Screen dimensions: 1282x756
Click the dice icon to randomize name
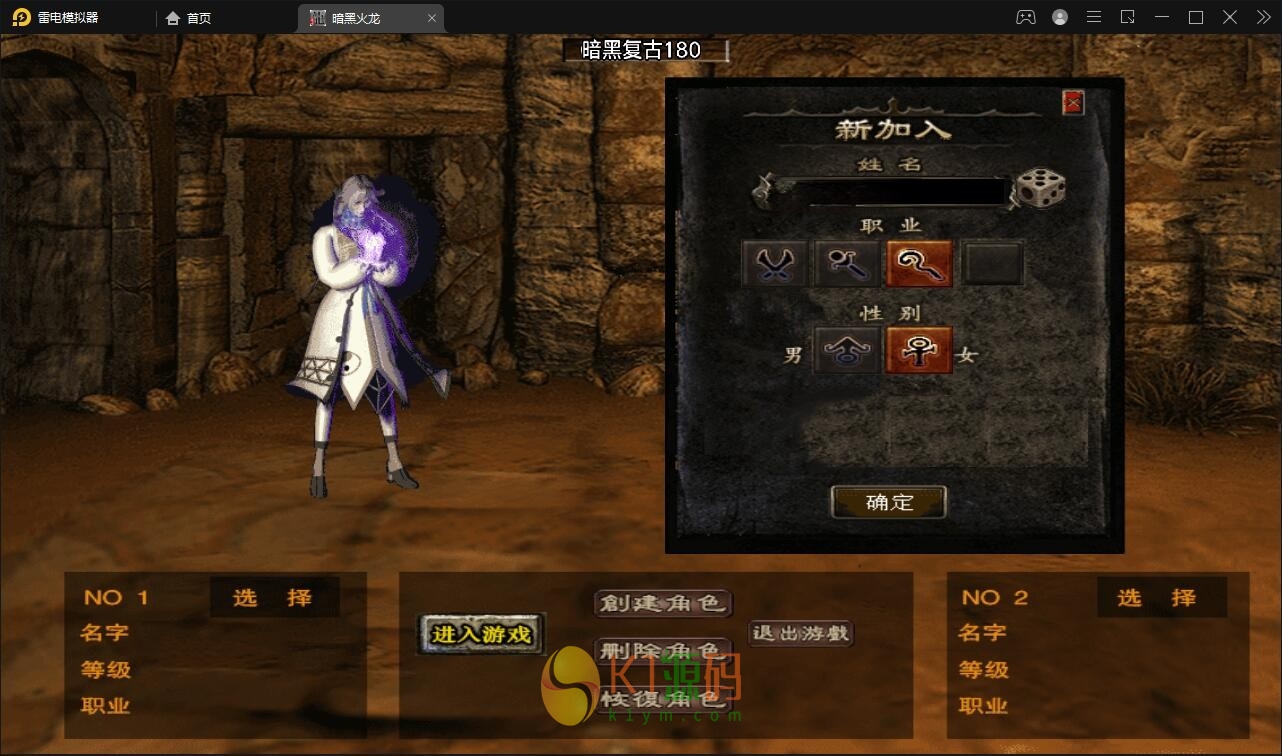click(1040, 188)
